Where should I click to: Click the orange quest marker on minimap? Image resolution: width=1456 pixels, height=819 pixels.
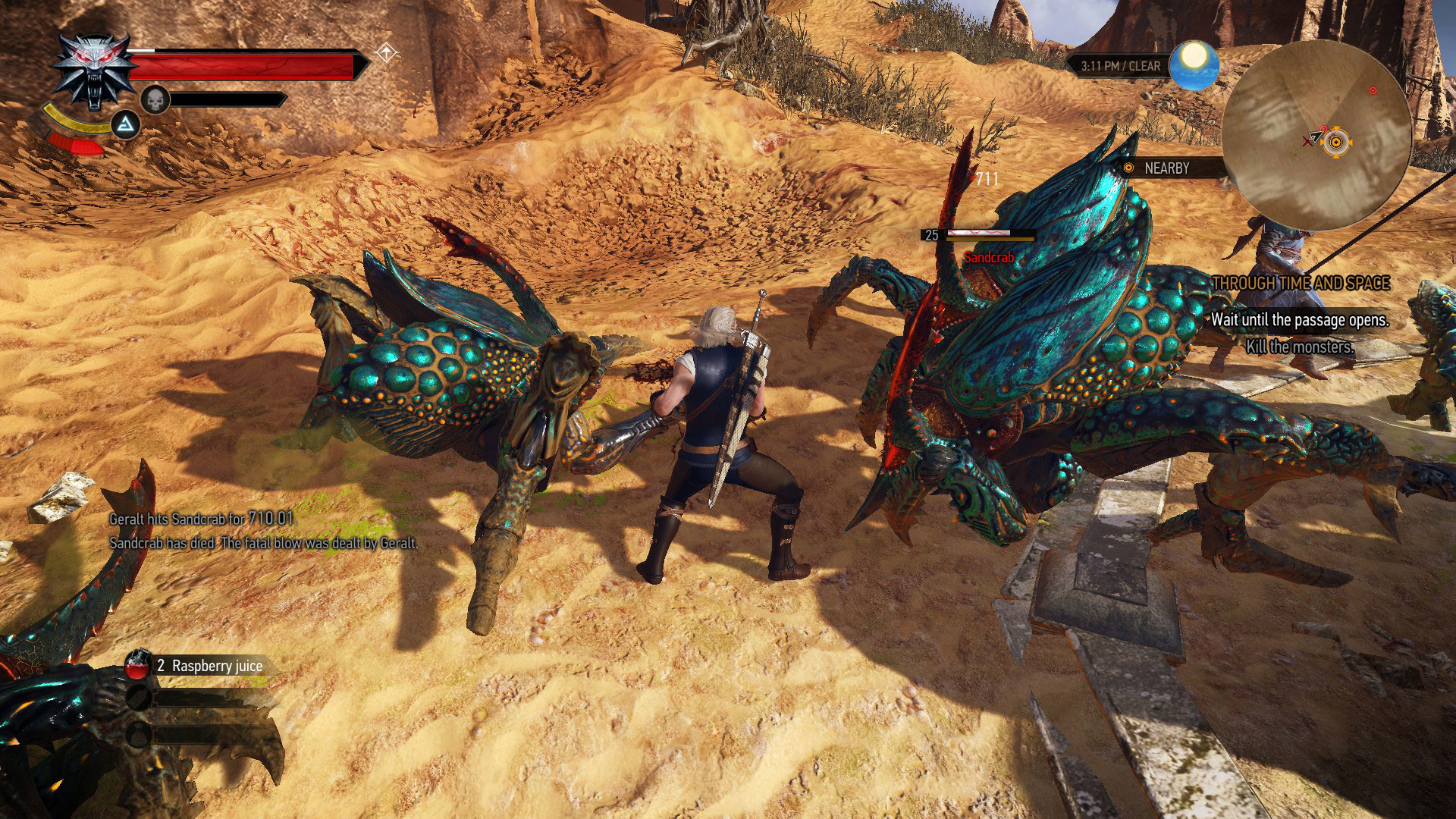(1337, 141)
